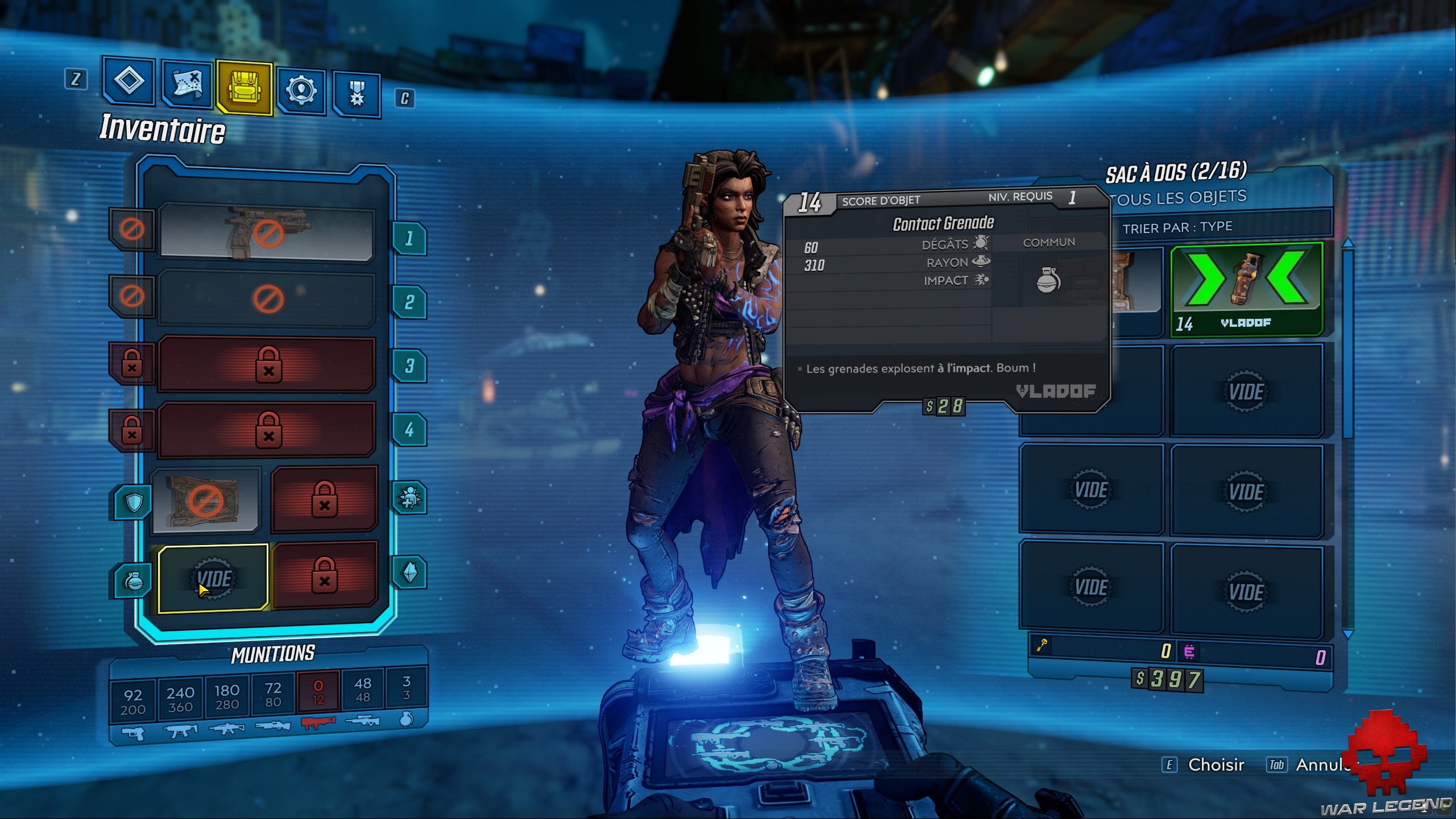The height and width of the screenshot is (819, 1456).
Task: Click the backpack scroll up arrow
Action: 1347,243
